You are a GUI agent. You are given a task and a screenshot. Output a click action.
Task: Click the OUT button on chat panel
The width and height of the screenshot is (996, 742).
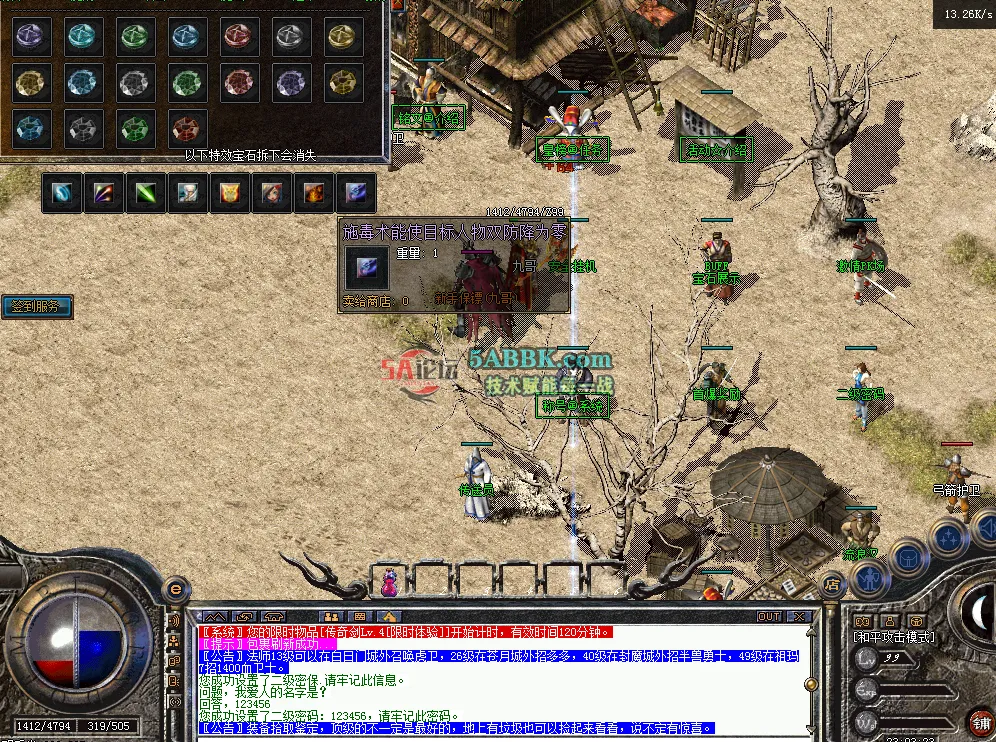(769, 616)
